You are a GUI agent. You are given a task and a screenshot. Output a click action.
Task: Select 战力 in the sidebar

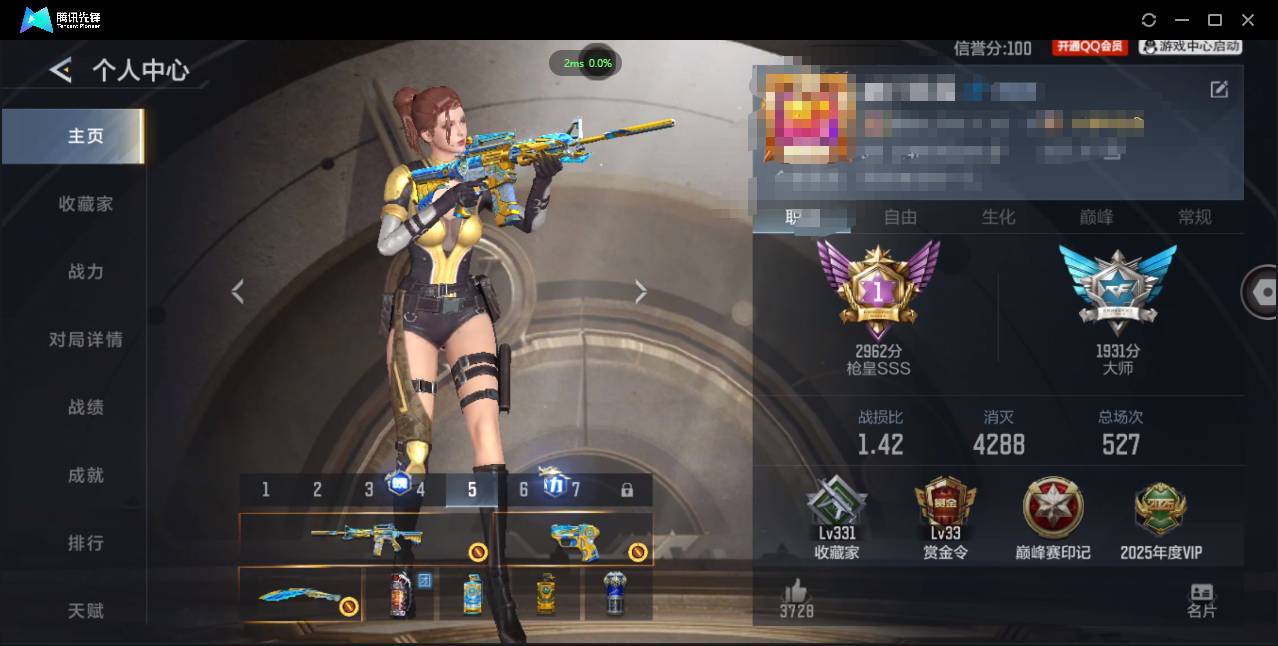(x=86, y=272)
